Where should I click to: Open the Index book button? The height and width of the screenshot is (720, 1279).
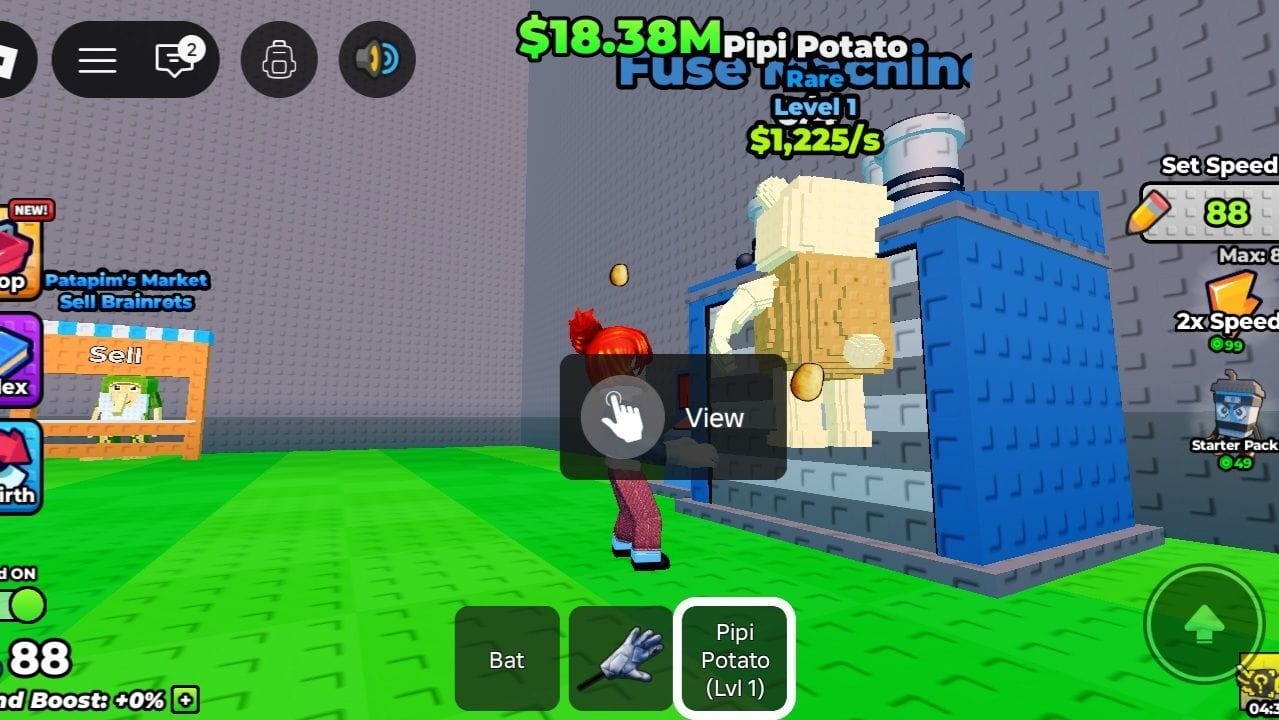(18, 360)
